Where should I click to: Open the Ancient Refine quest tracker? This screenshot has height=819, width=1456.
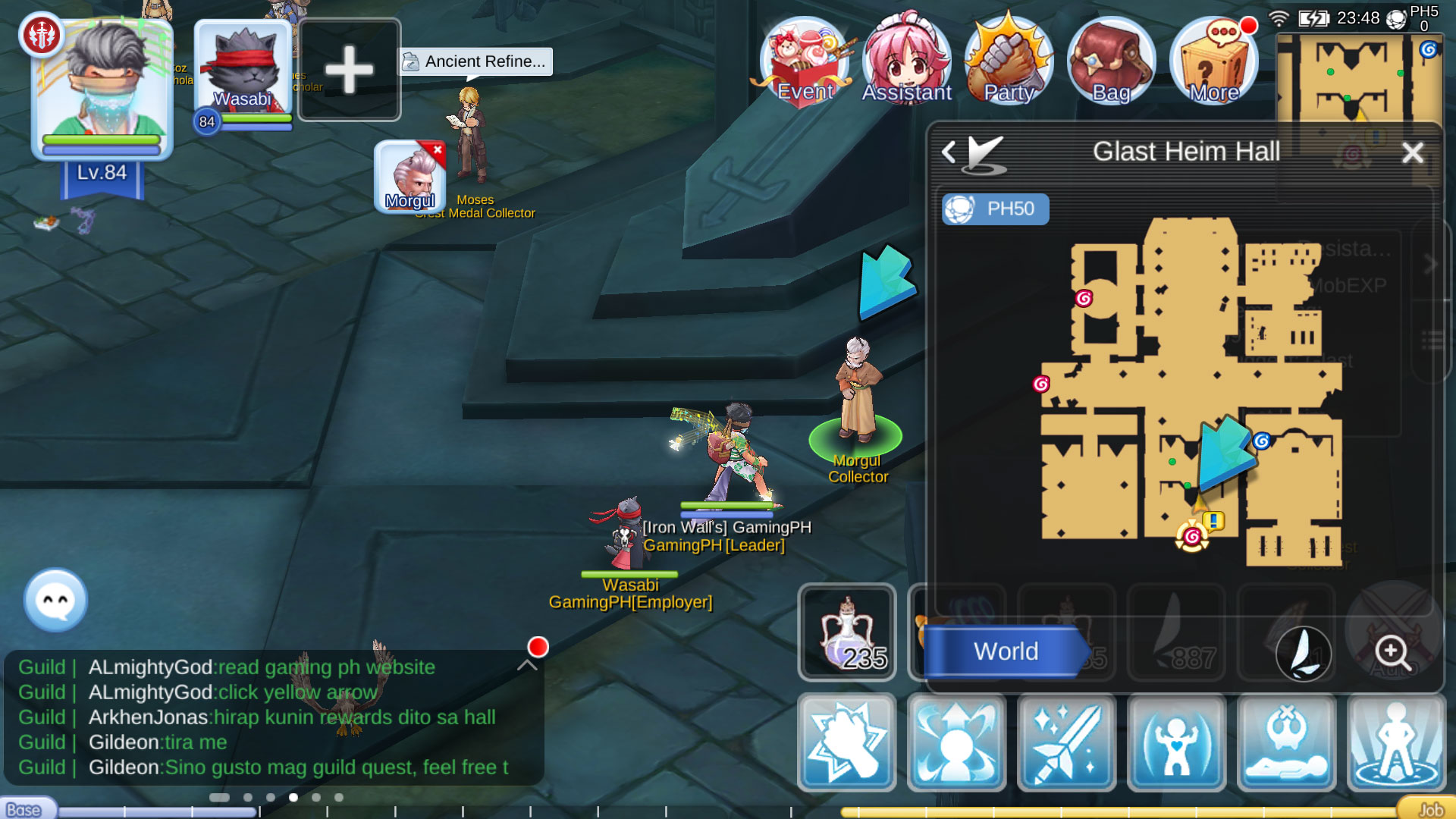(475, 61)
